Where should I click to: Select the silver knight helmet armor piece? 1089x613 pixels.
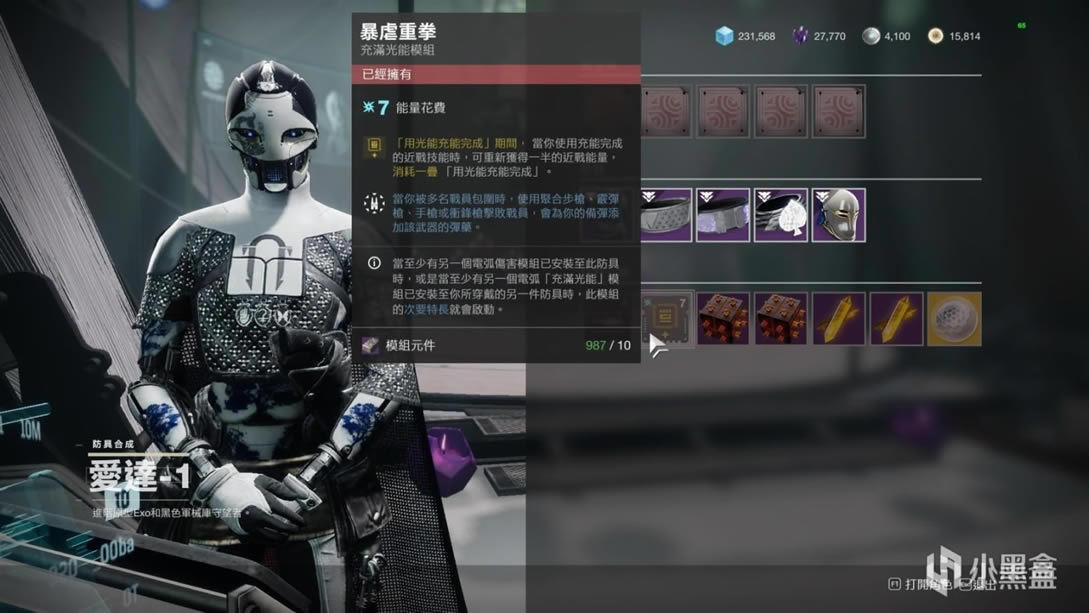point(839,215)
